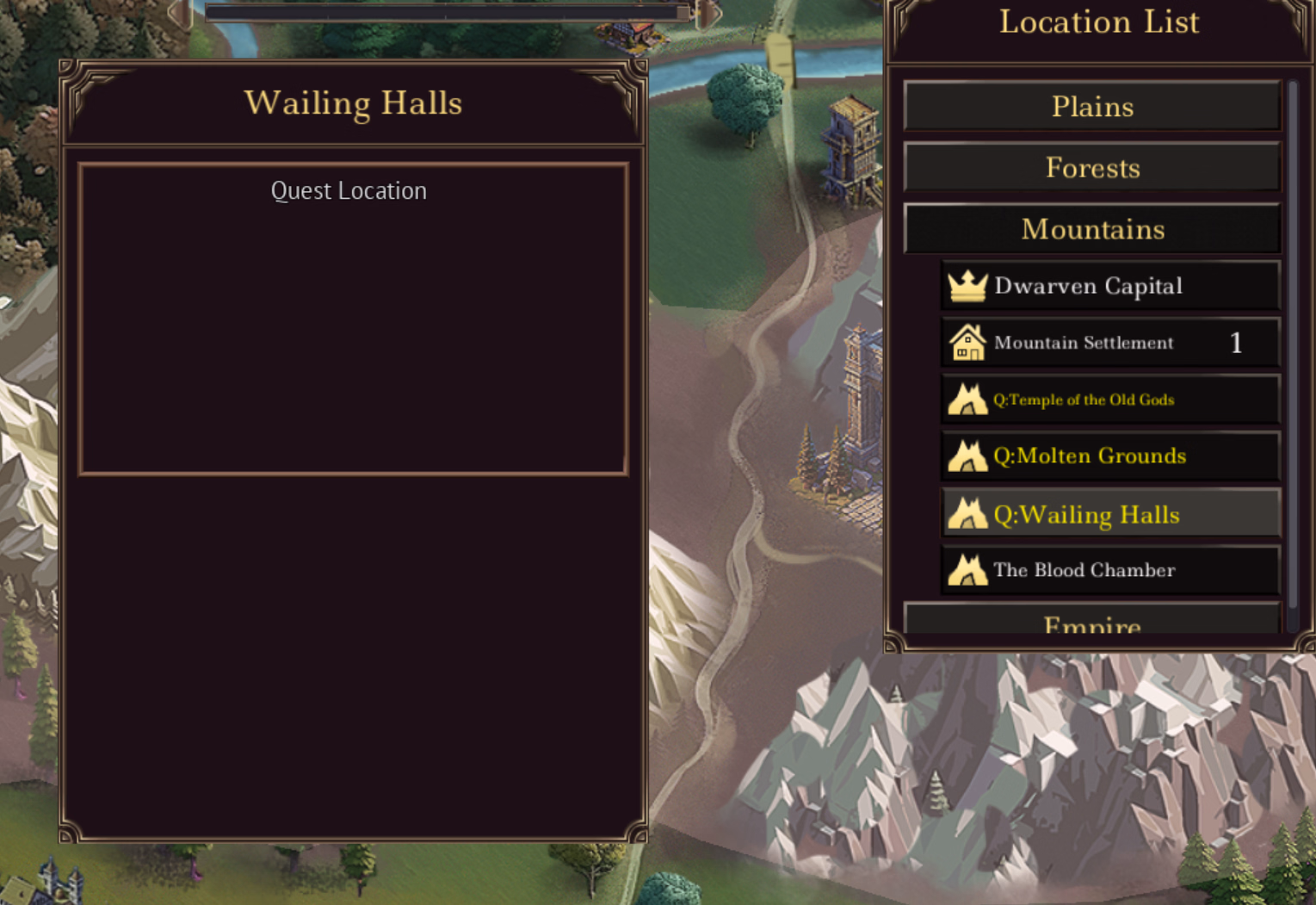The width and height of the screenshot is (1316, 905).
Task: Expand the Plains location category
Action: click(x=1091, y=107)
